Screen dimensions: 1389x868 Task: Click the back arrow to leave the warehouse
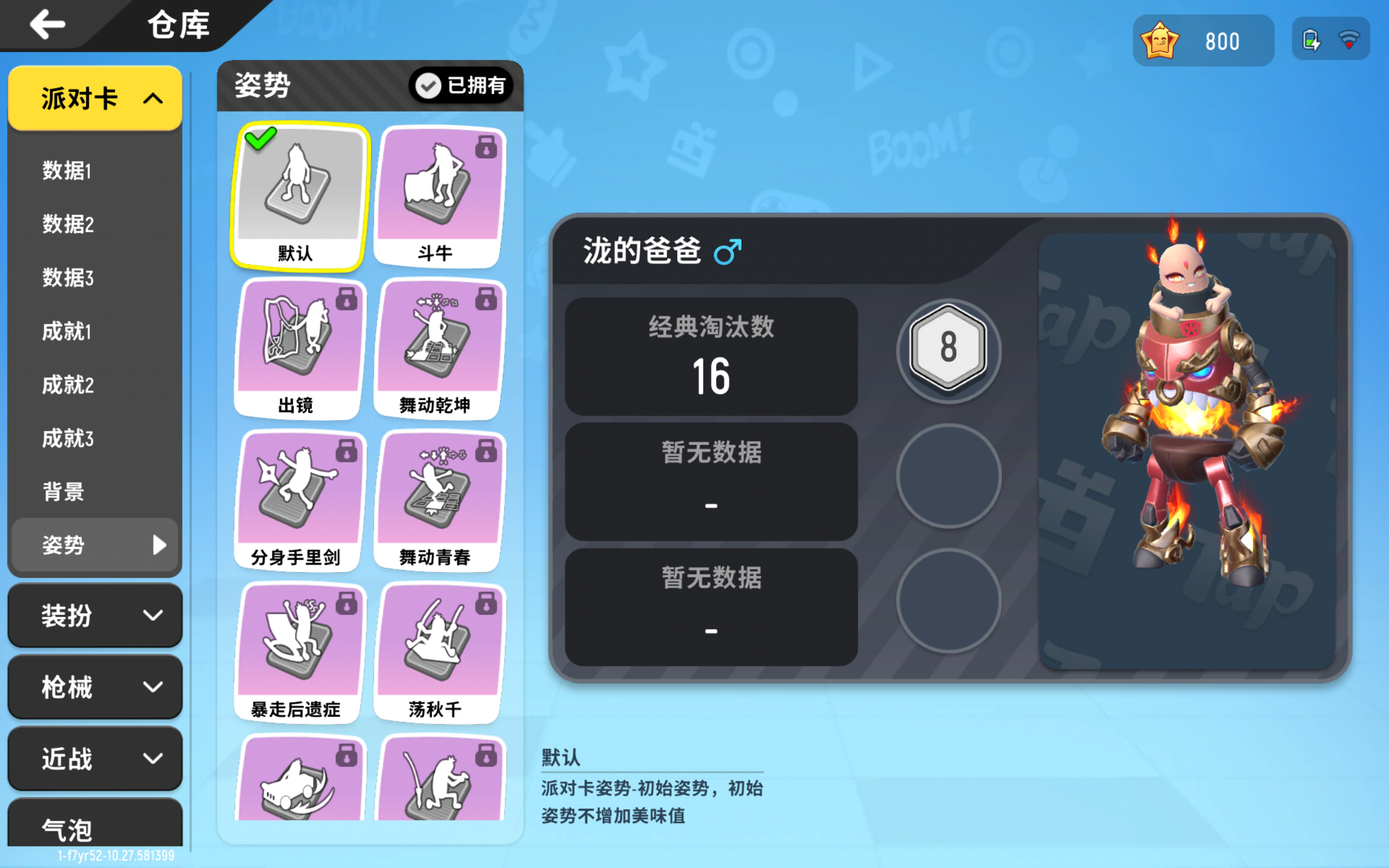coord(48,24)
